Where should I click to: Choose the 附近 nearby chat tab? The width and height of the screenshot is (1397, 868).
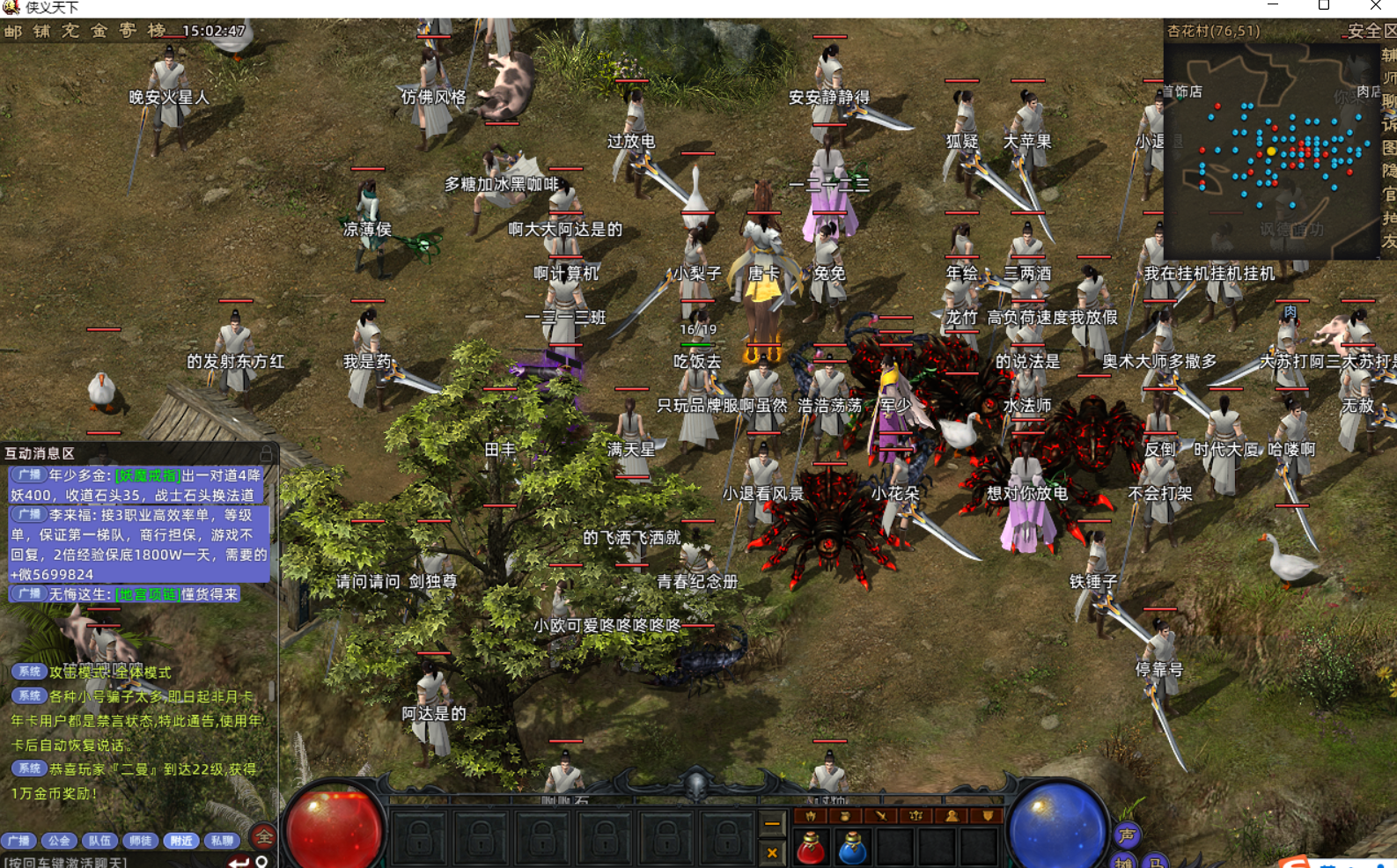181,841
